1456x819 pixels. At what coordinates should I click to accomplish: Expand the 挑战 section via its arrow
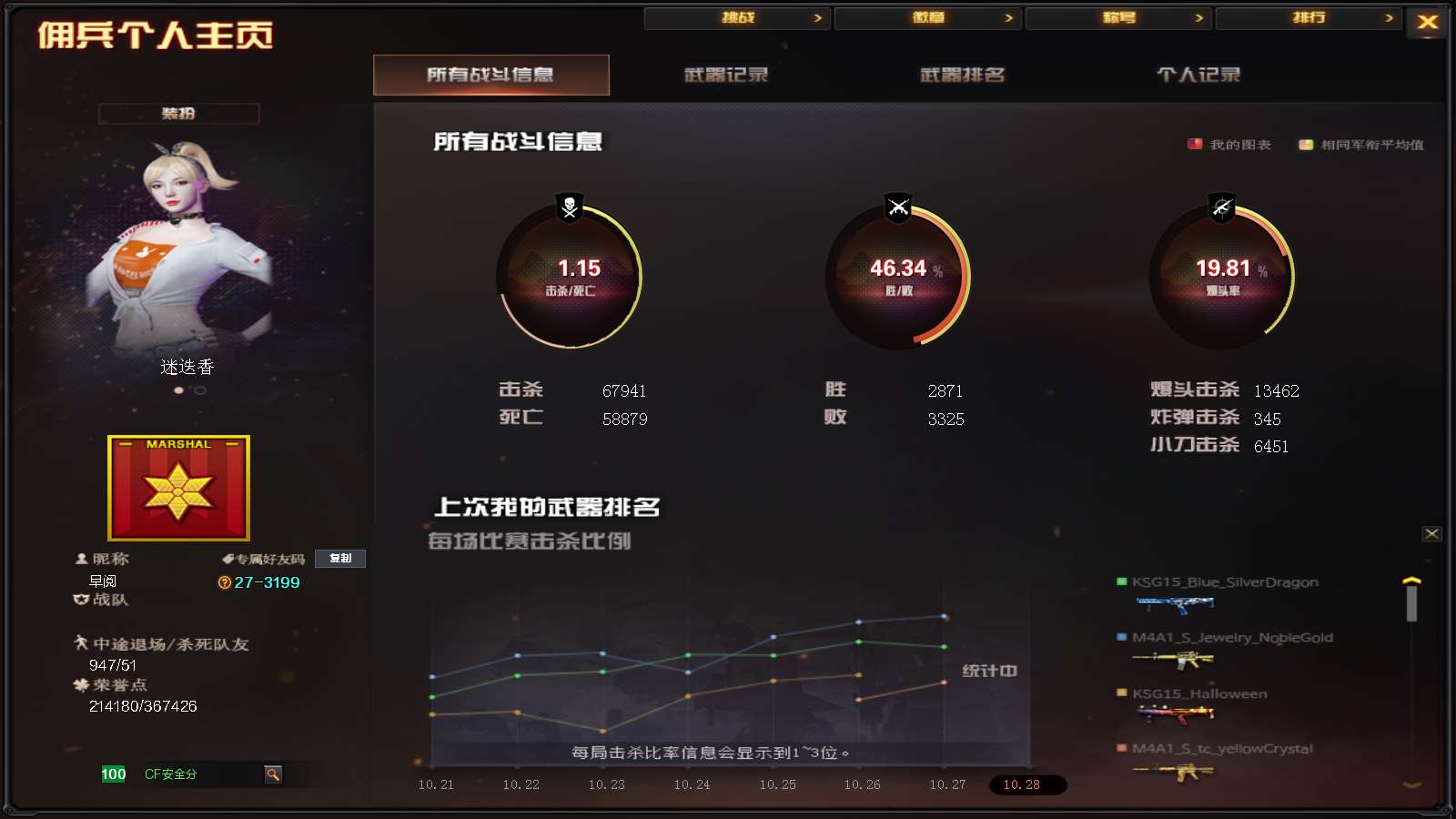[x=818, y=17]
